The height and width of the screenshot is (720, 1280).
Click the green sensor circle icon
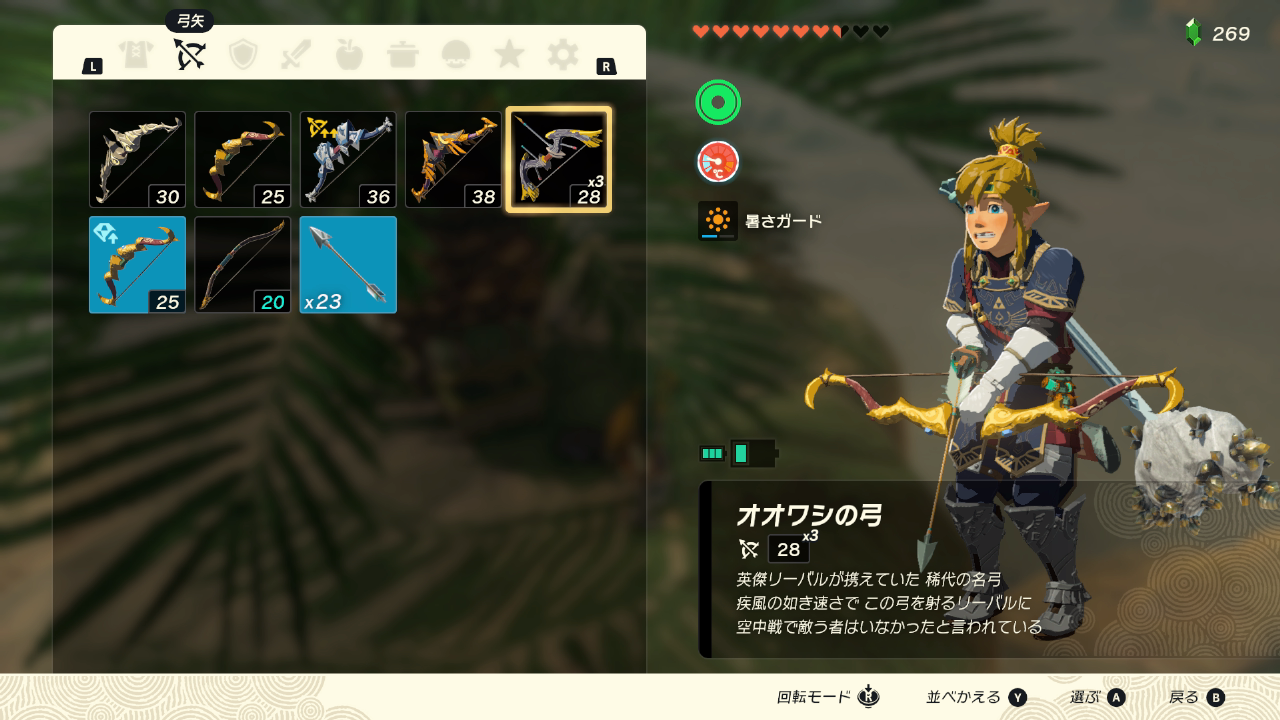(717, 102)
